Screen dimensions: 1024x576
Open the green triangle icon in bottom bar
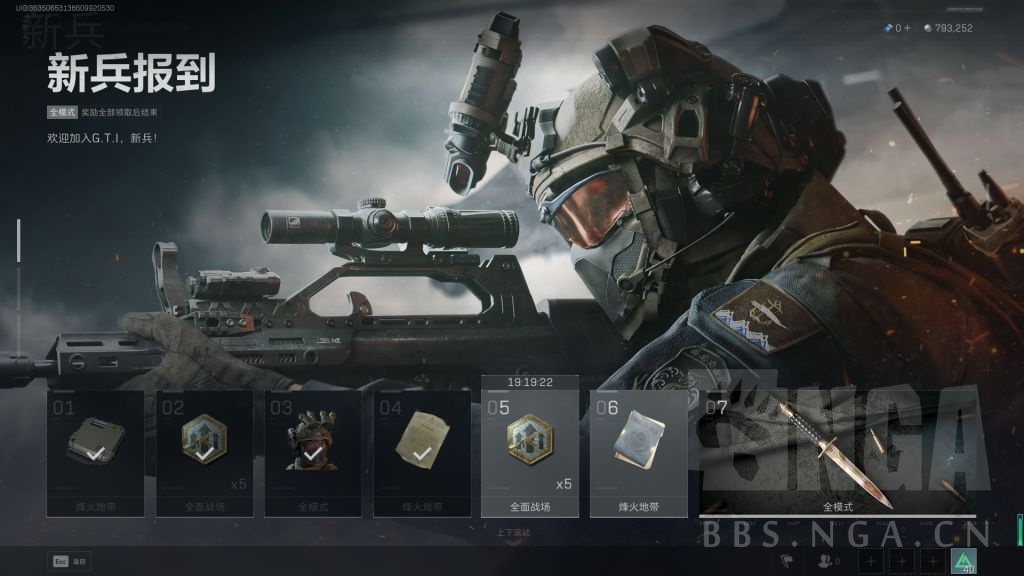964,561
